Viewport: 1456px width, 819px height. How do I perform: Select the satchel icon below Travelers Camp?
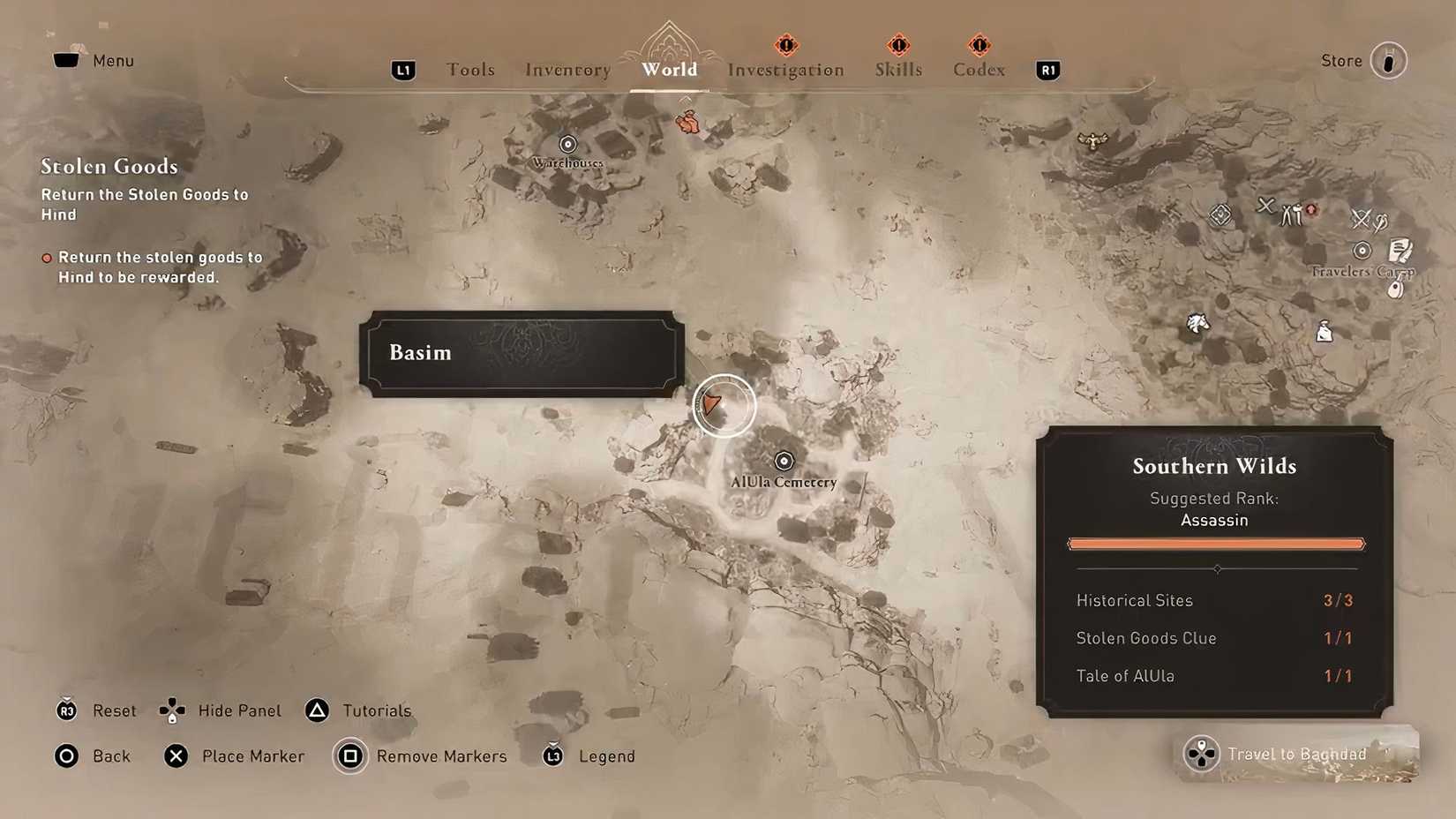(x=1324, y=333)
